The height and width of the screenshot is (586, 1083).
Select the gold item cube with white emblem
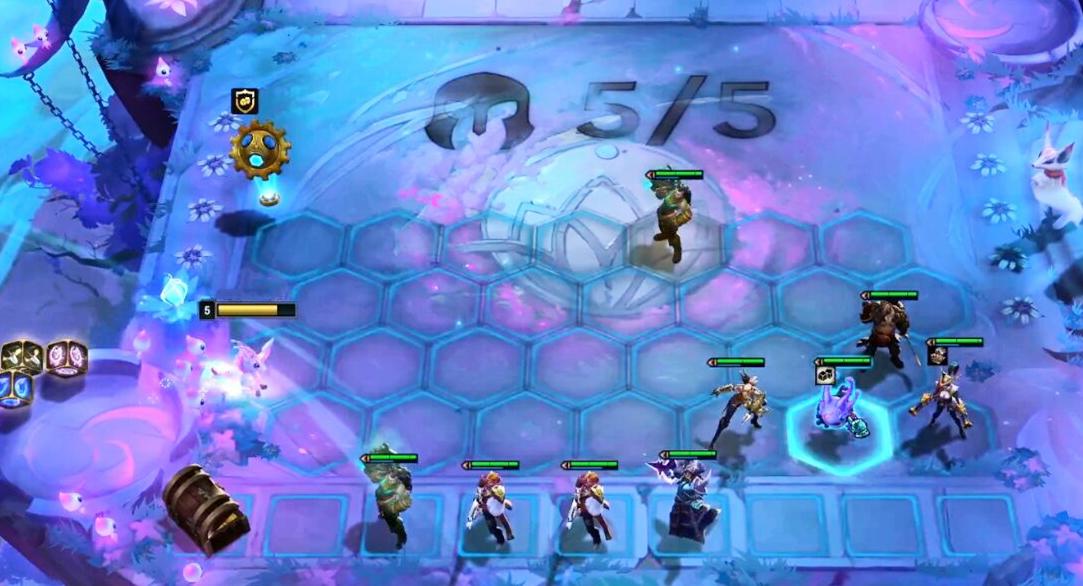[20, 356]
